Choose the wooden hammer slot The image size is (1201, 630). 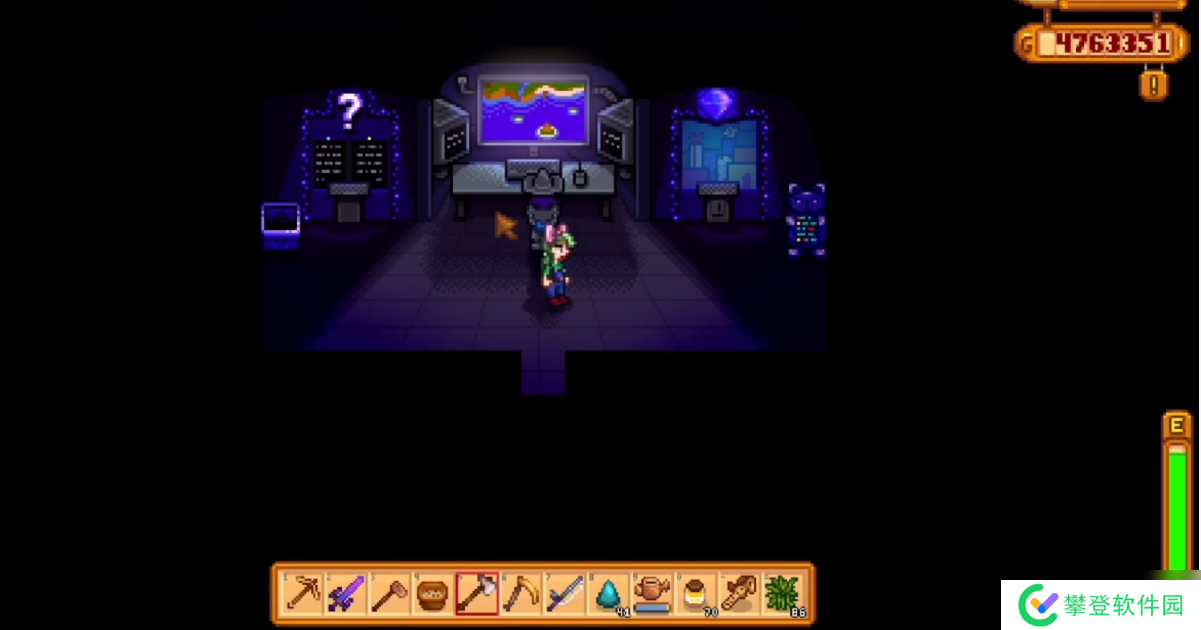click(x=390, y=594)
